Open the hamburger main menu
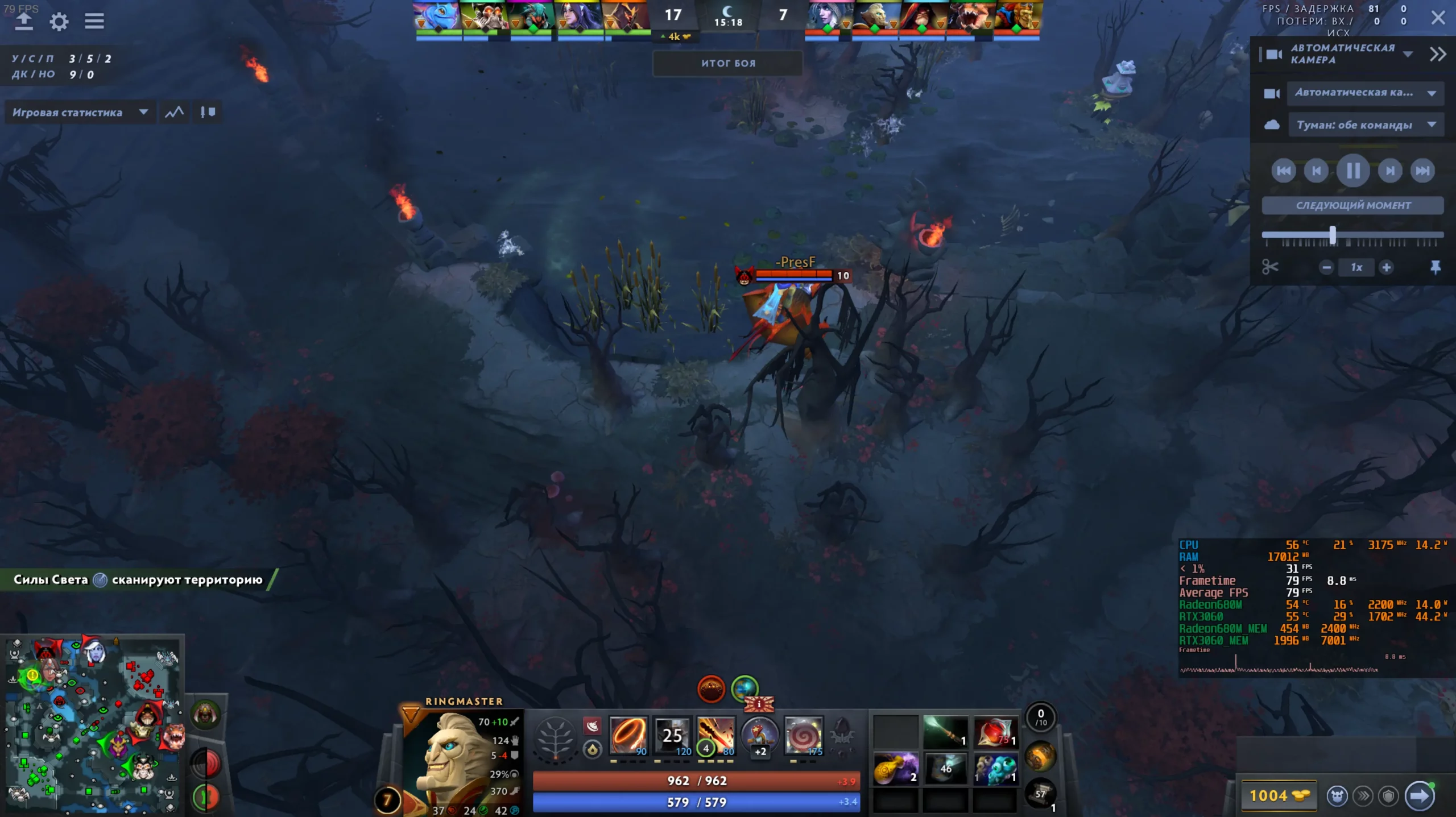1456x817 pixels. [x=94, y=22]
